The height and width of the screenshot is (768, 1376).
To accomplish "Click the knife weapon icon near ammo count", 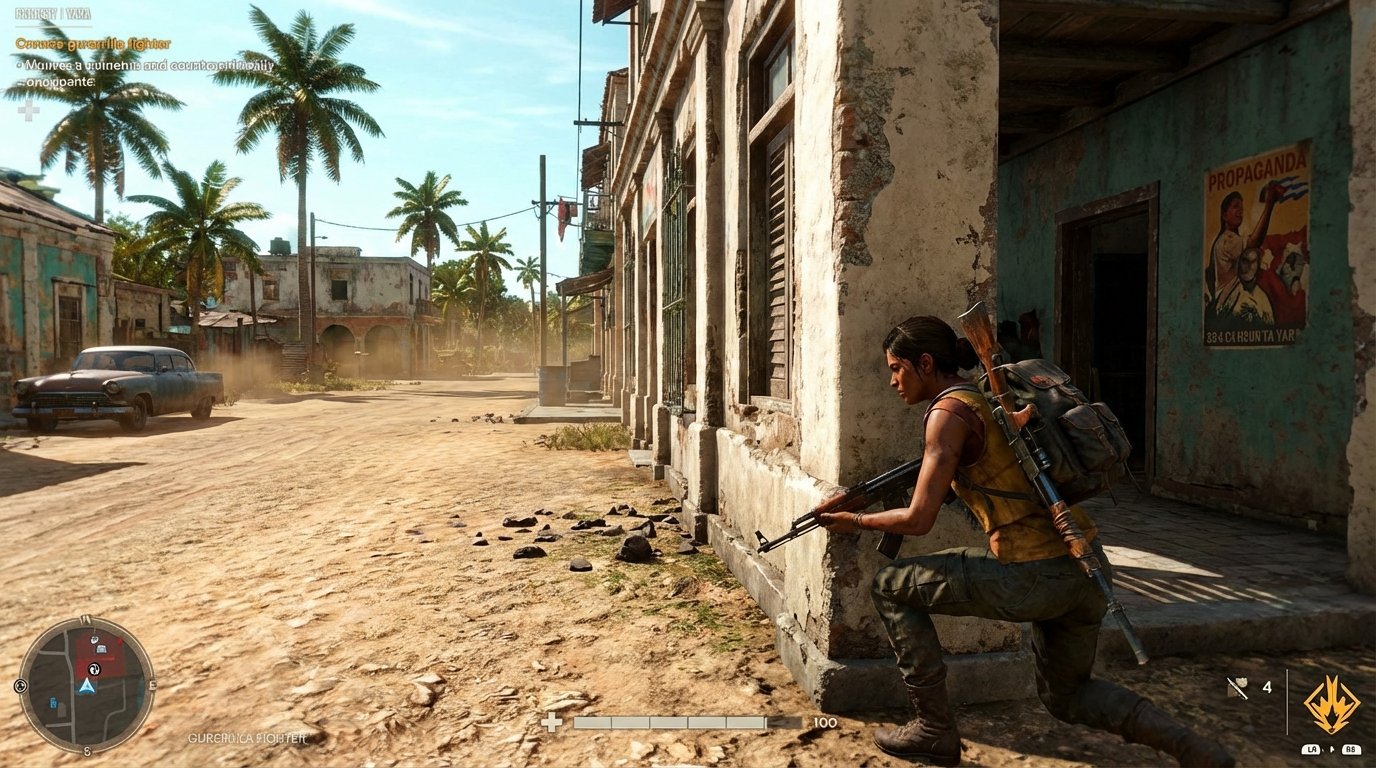I will click(1237, 688).
